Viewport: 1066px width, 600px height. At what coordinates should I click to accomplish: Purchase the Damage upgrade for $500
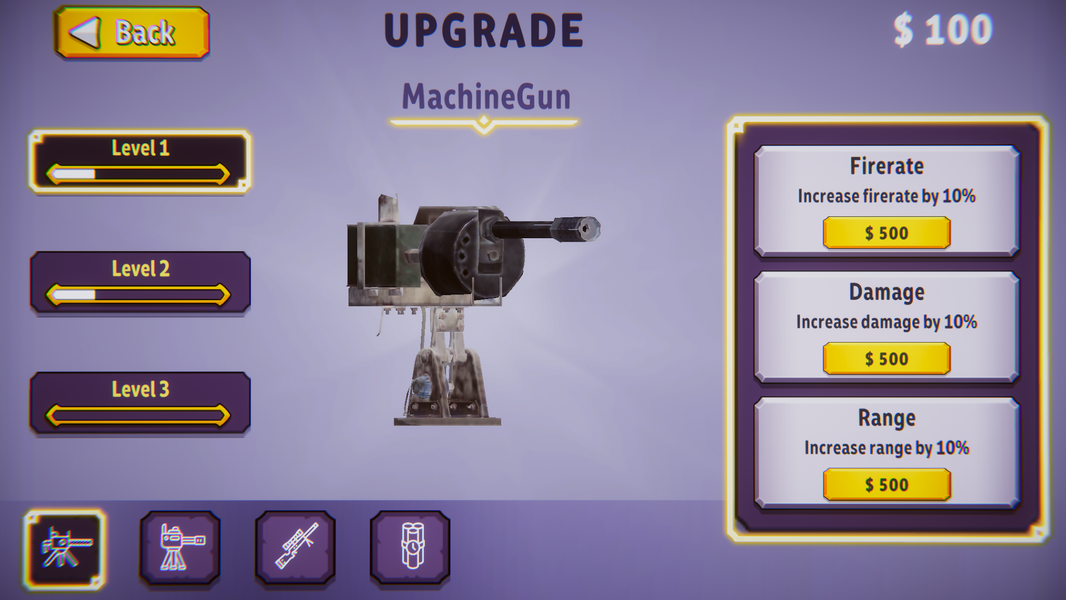[x=886, y=359]
